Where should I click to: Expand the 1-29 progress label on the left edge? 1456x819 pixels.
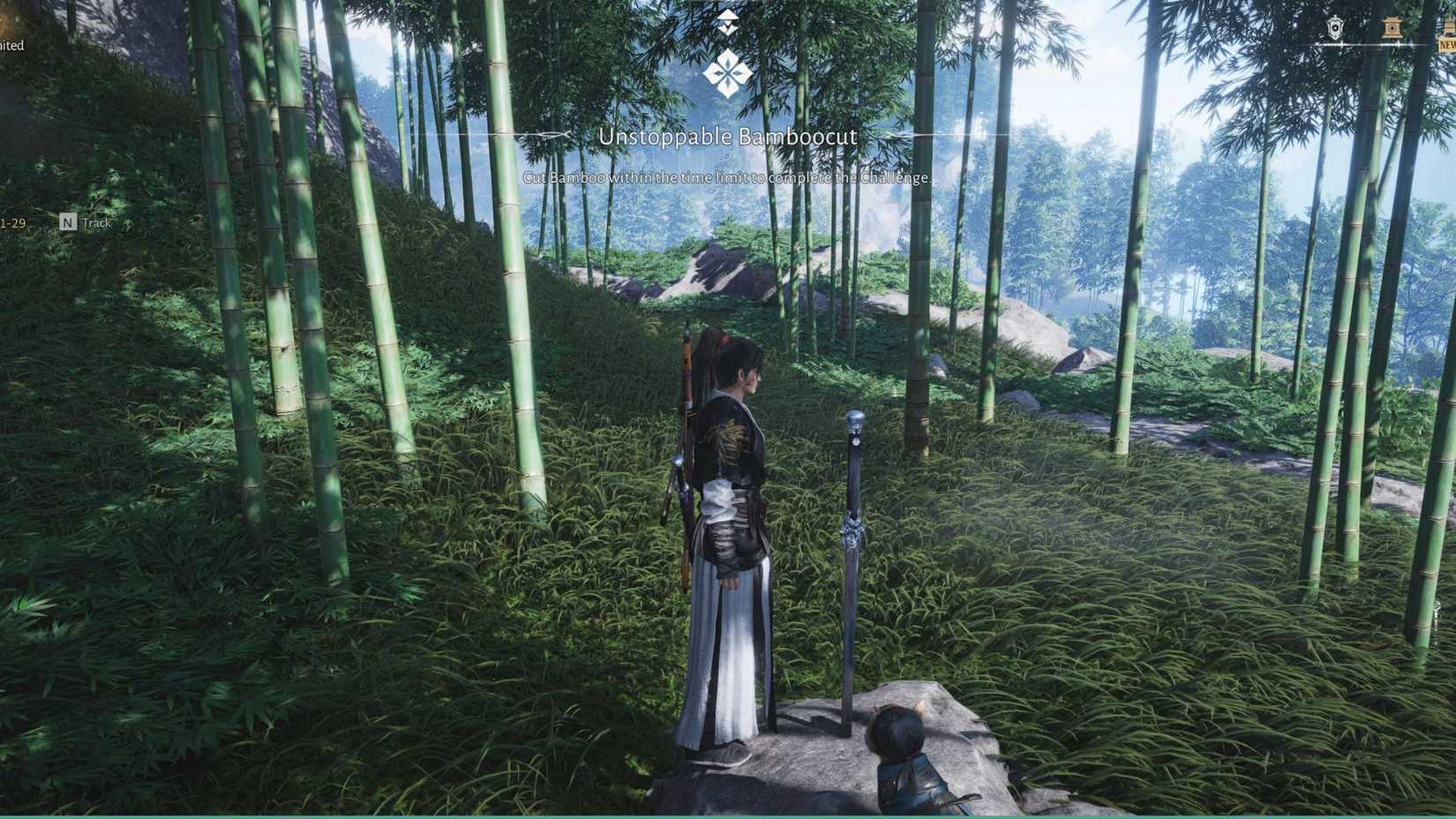pos(11,222)
